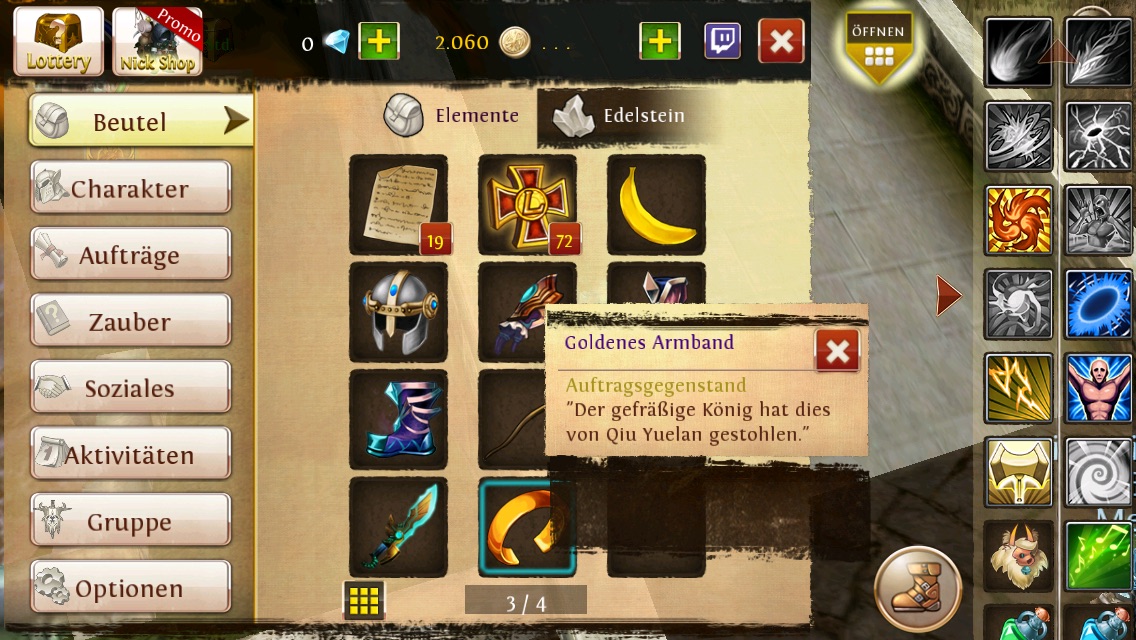Close the Goldenes Armband tooltip
The width and height of the screenshot is (1136, 640).
[837, 351]
